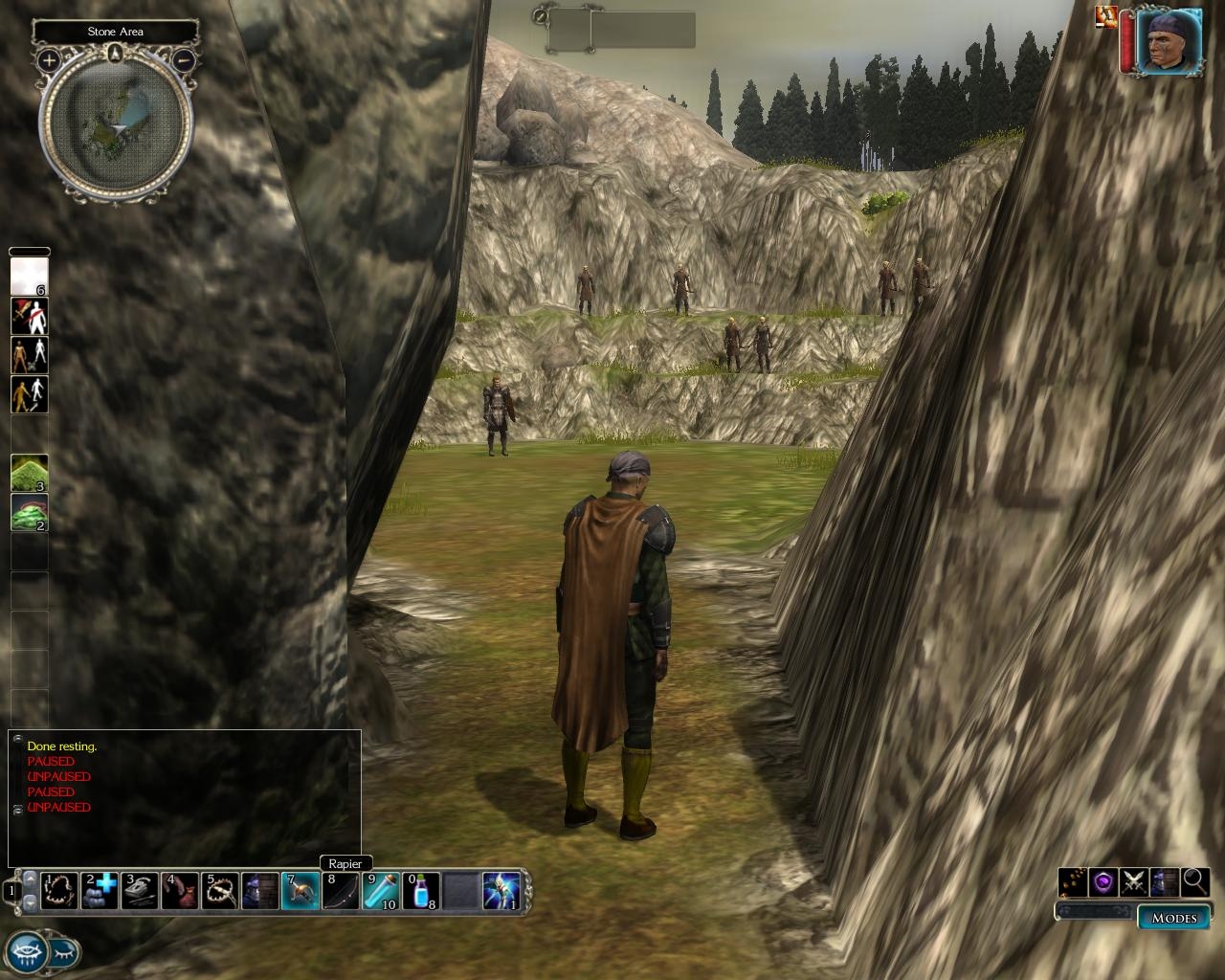Open the Modes panel button
The width and height of the screenshot is (1225, 980).
tap(1173, 918)
